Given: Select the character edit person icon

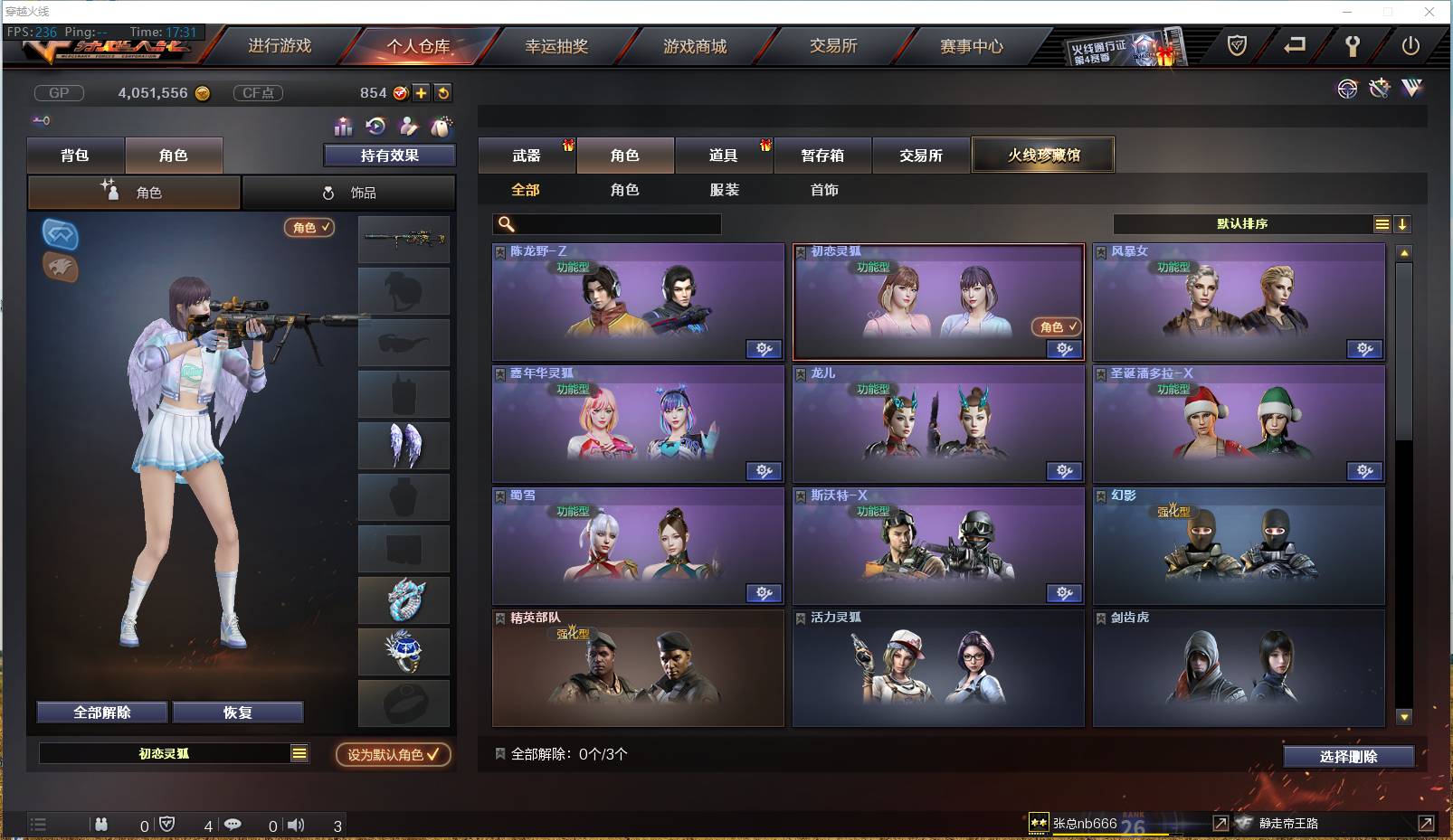Looking at the screenshot, I should coord(410,126).
